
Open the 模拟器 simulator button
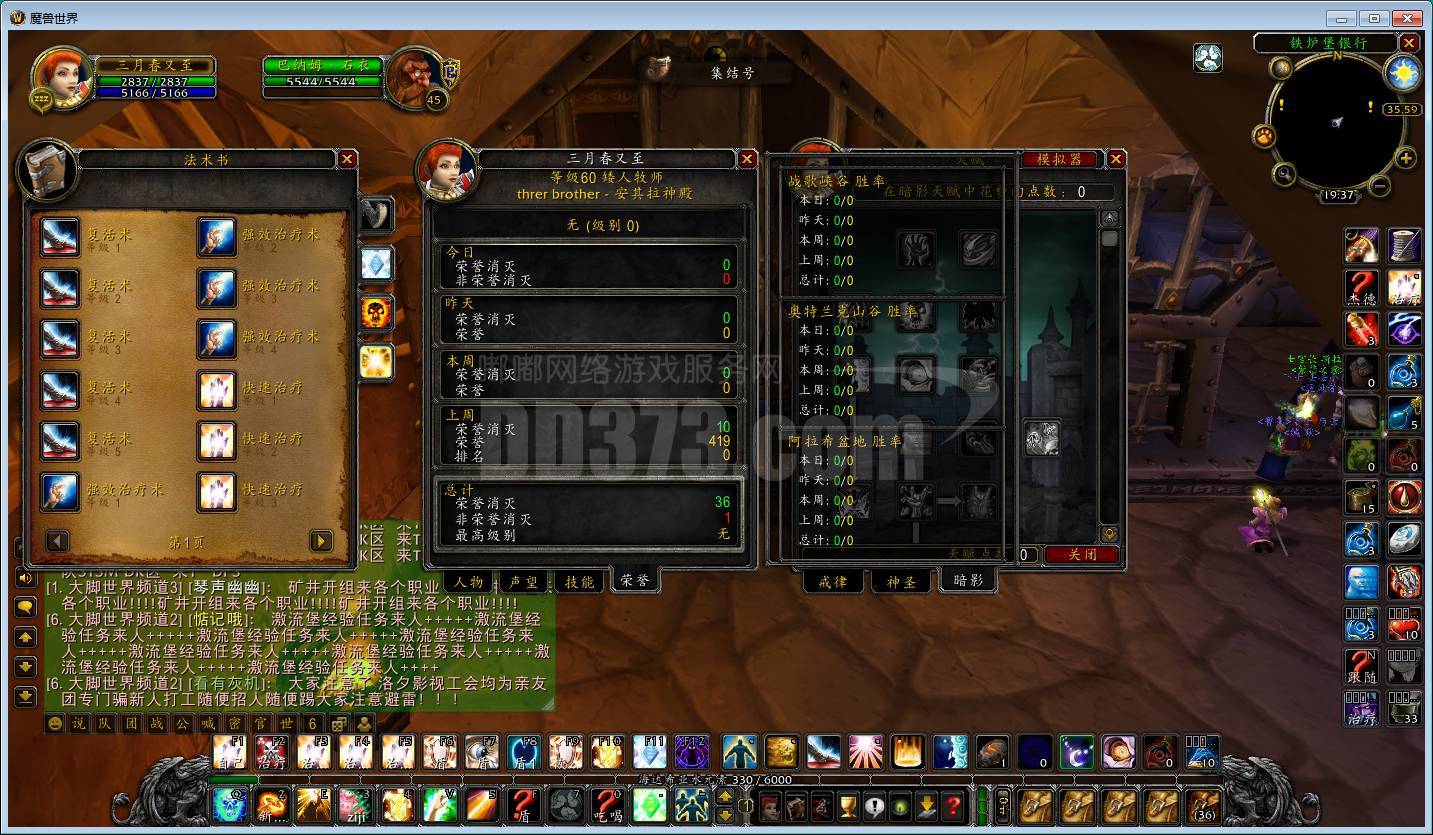[x=1059, y=159]
